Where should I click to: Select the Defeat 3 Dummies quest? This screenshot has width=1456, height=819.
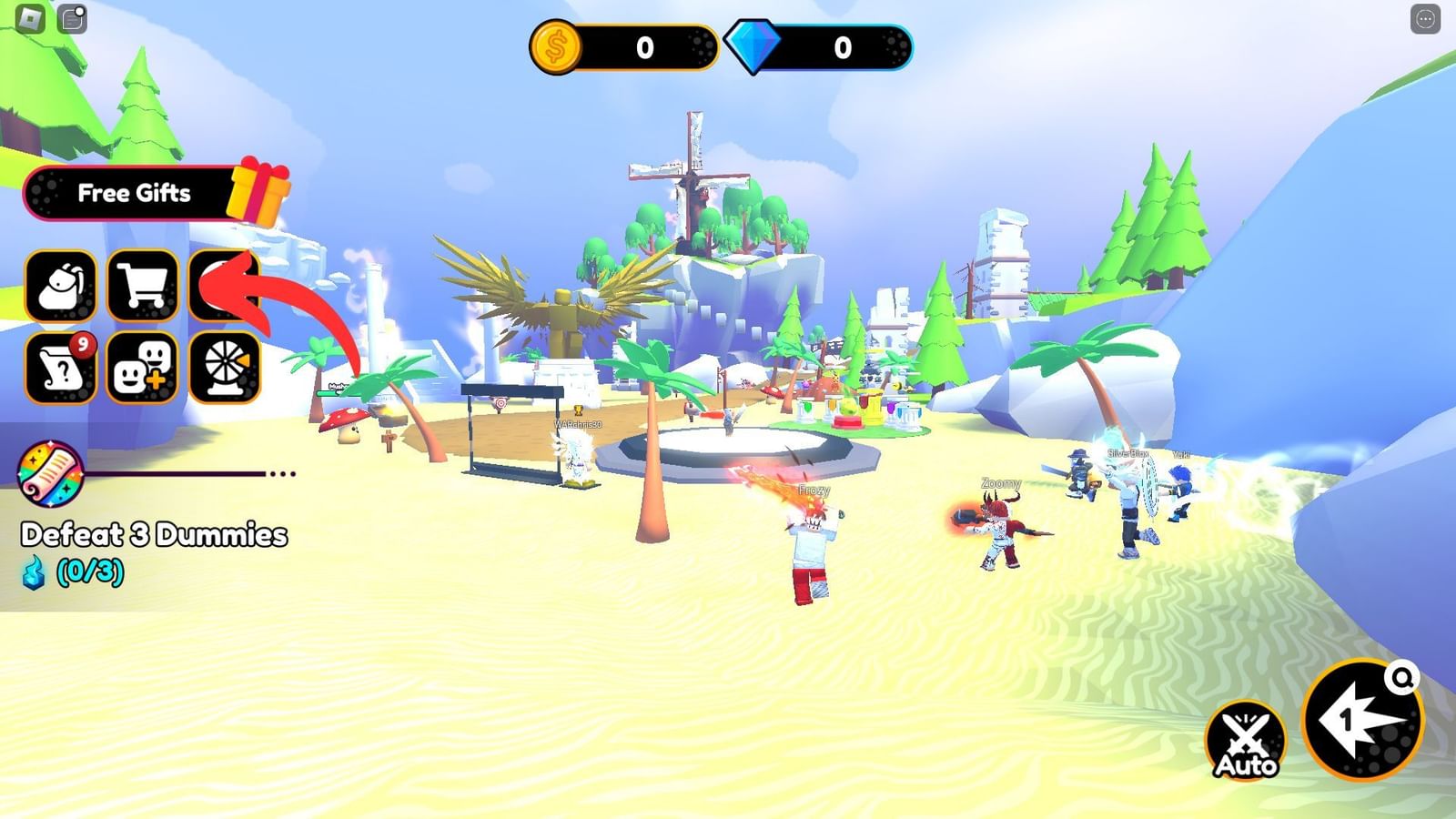pyautogui.click(x=155, y=536)
